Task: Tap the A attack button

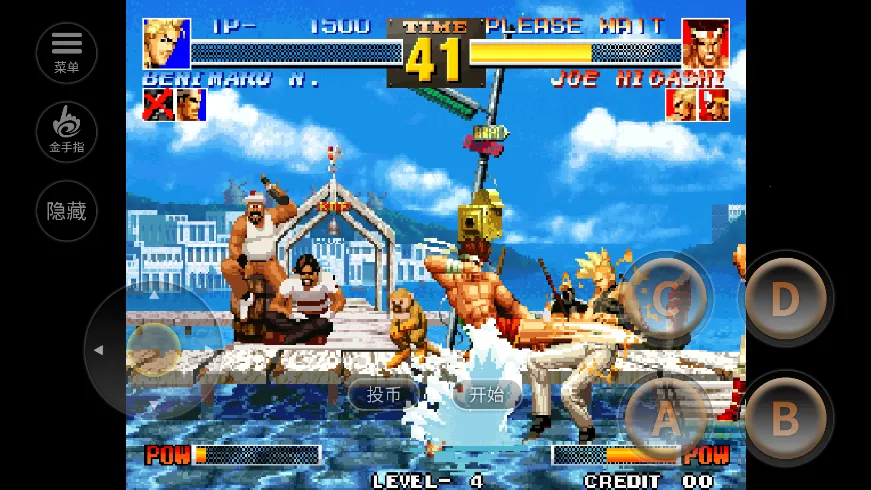Action: pyautogui.click(x=666, y=420)
